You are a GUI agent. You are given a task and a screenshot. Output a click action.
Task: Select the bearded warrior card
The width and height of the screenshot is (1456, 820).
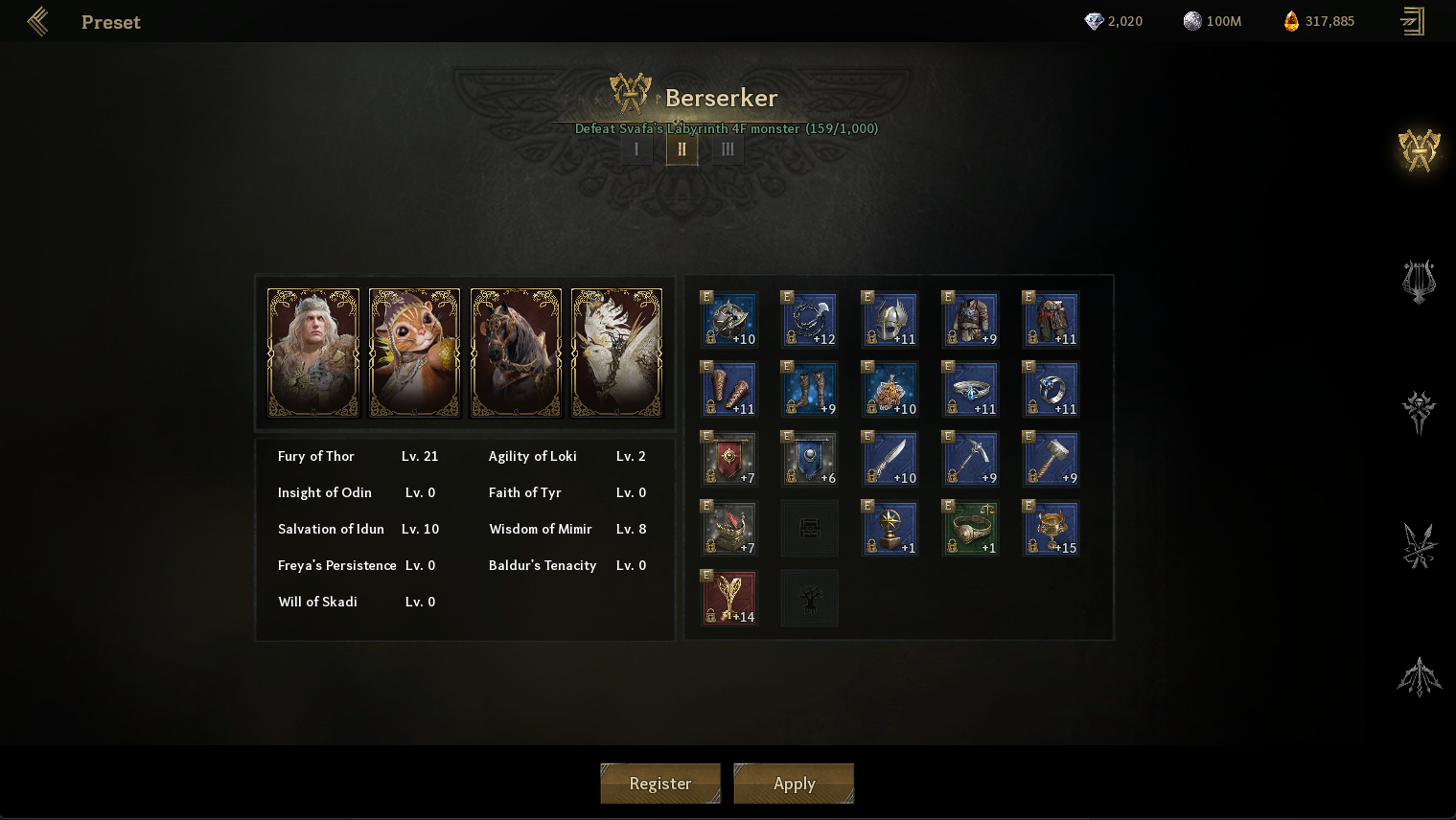[x=313, y=353]
